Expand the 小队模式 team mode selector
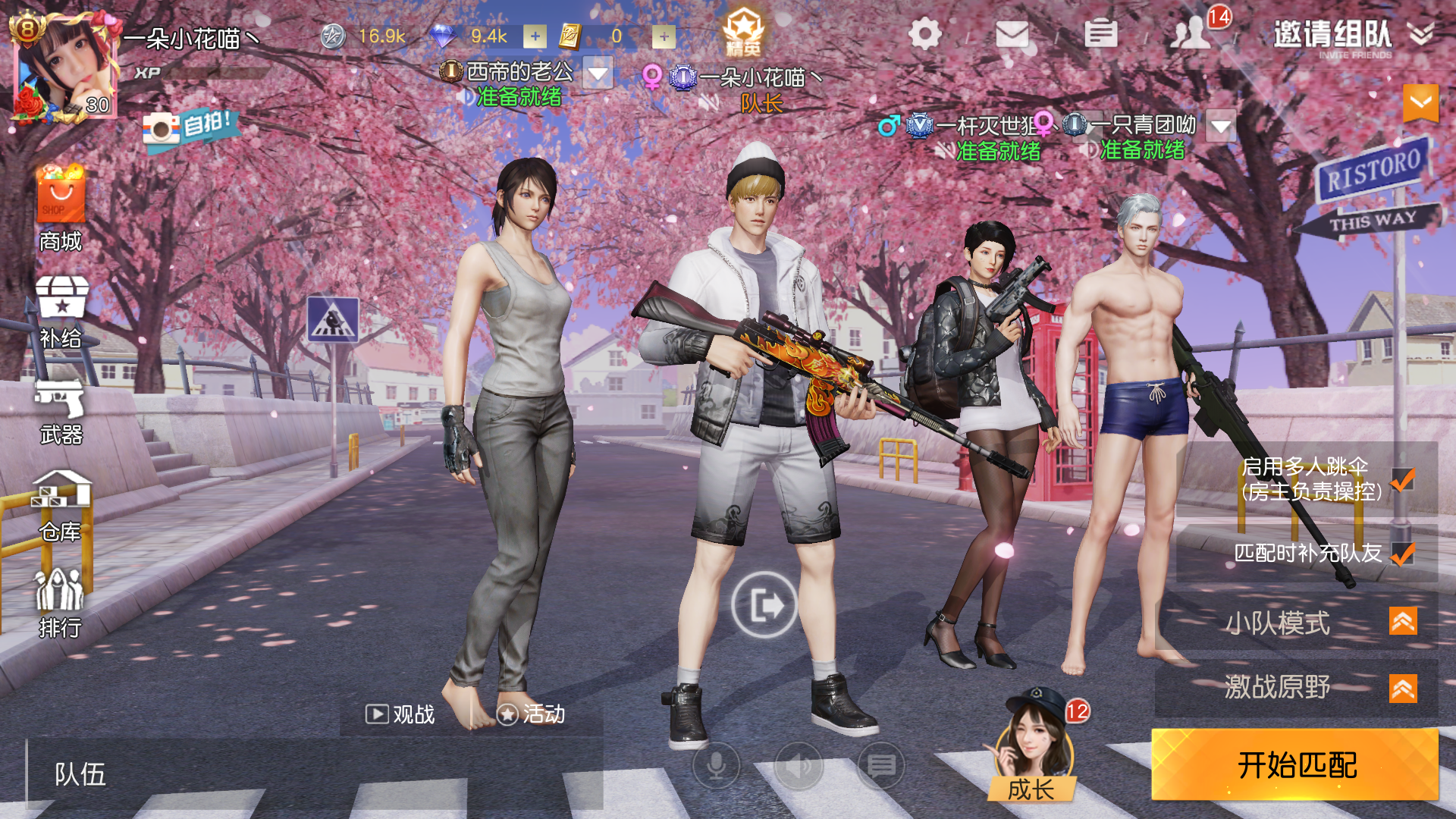The height and width of the screenshot is (819, 1456). point(1402,622)
